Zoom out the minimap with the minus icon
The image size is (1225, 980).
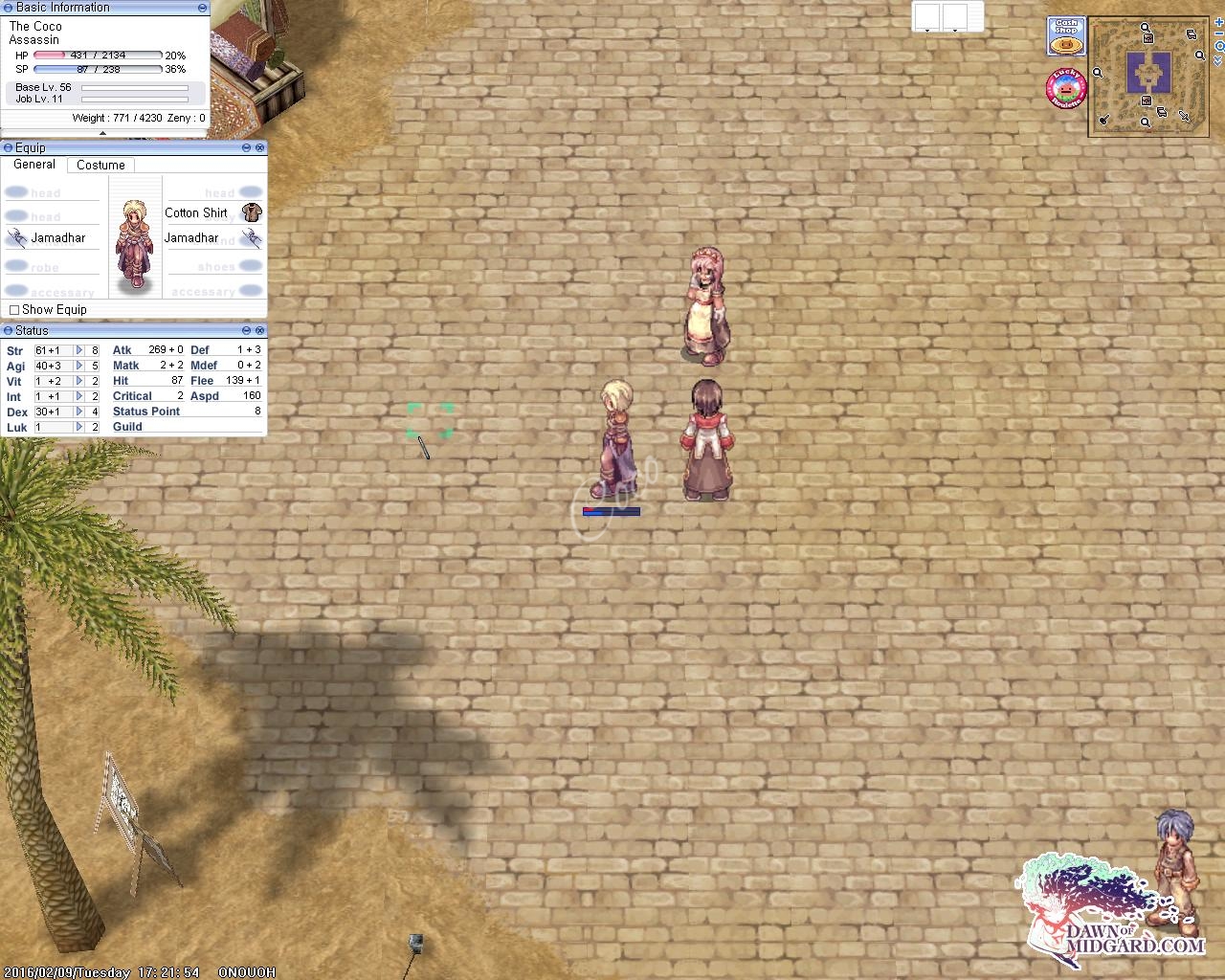[1218, 33]
